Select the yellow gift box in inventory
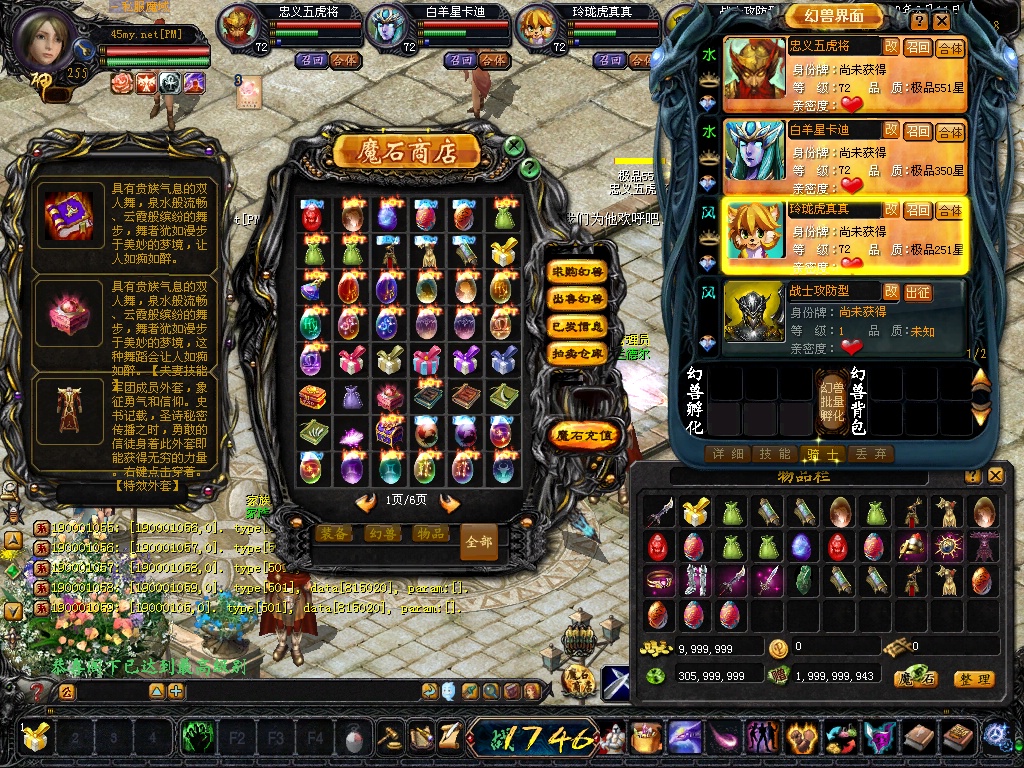The image size is (1024, 768). (694, 513)
